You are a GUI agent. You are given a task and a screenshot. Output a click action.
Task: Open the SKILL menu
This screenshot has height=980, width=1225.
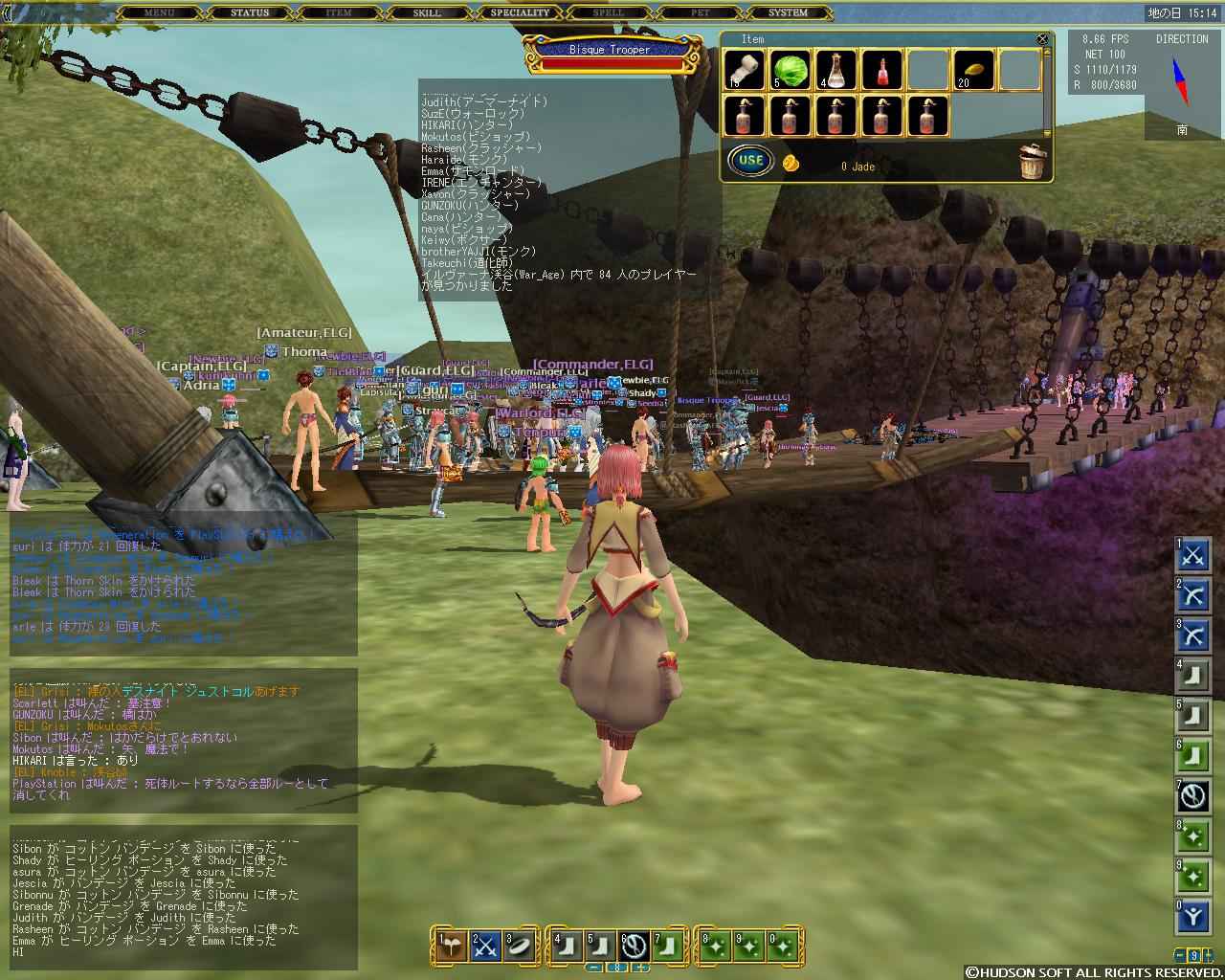pos(427,12)
